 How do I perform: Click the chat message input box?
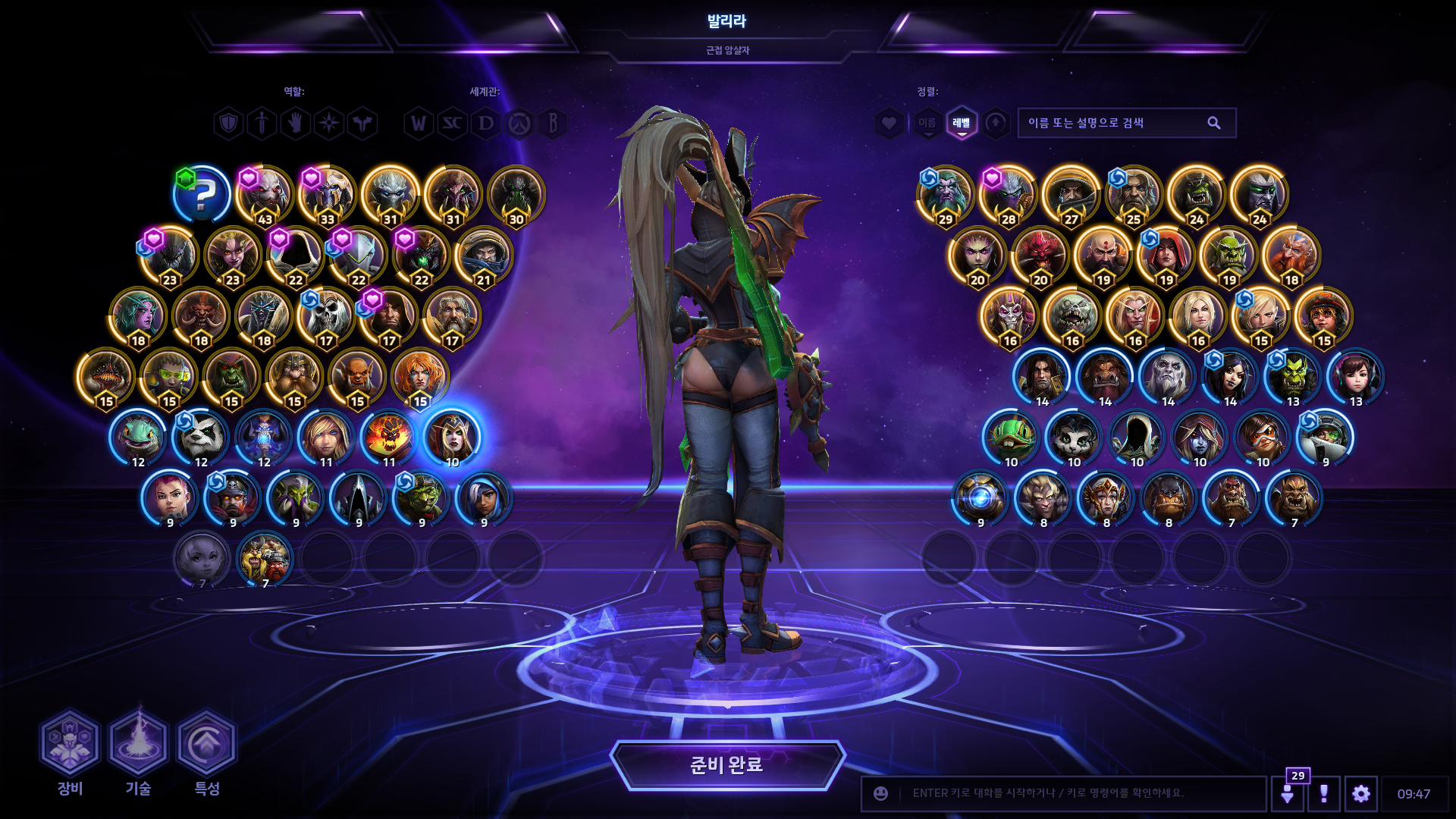1077,793
